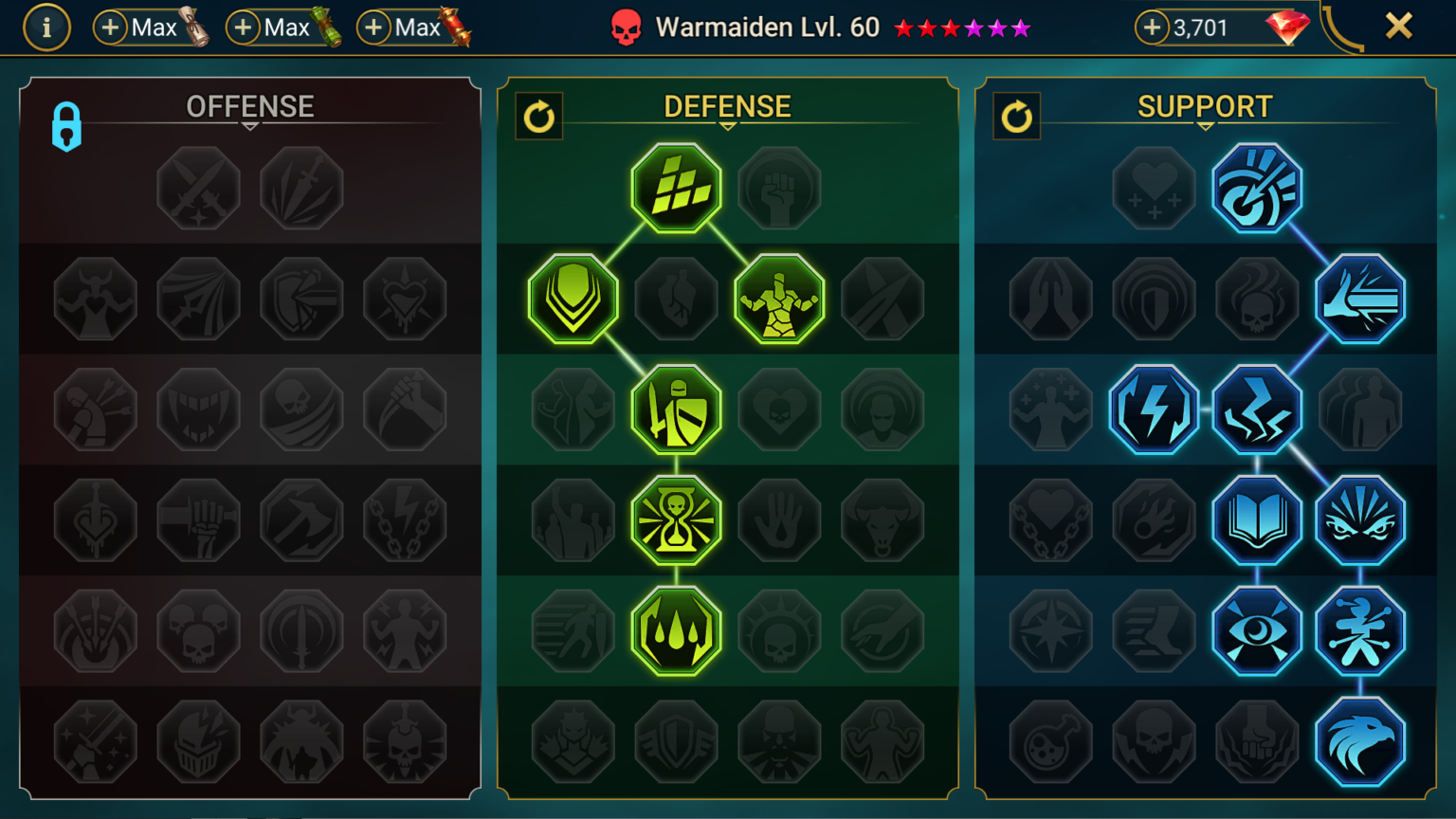Select the glowing Tough Skin armor mastery
This screenshot has height=819, width=1456.
780,299
